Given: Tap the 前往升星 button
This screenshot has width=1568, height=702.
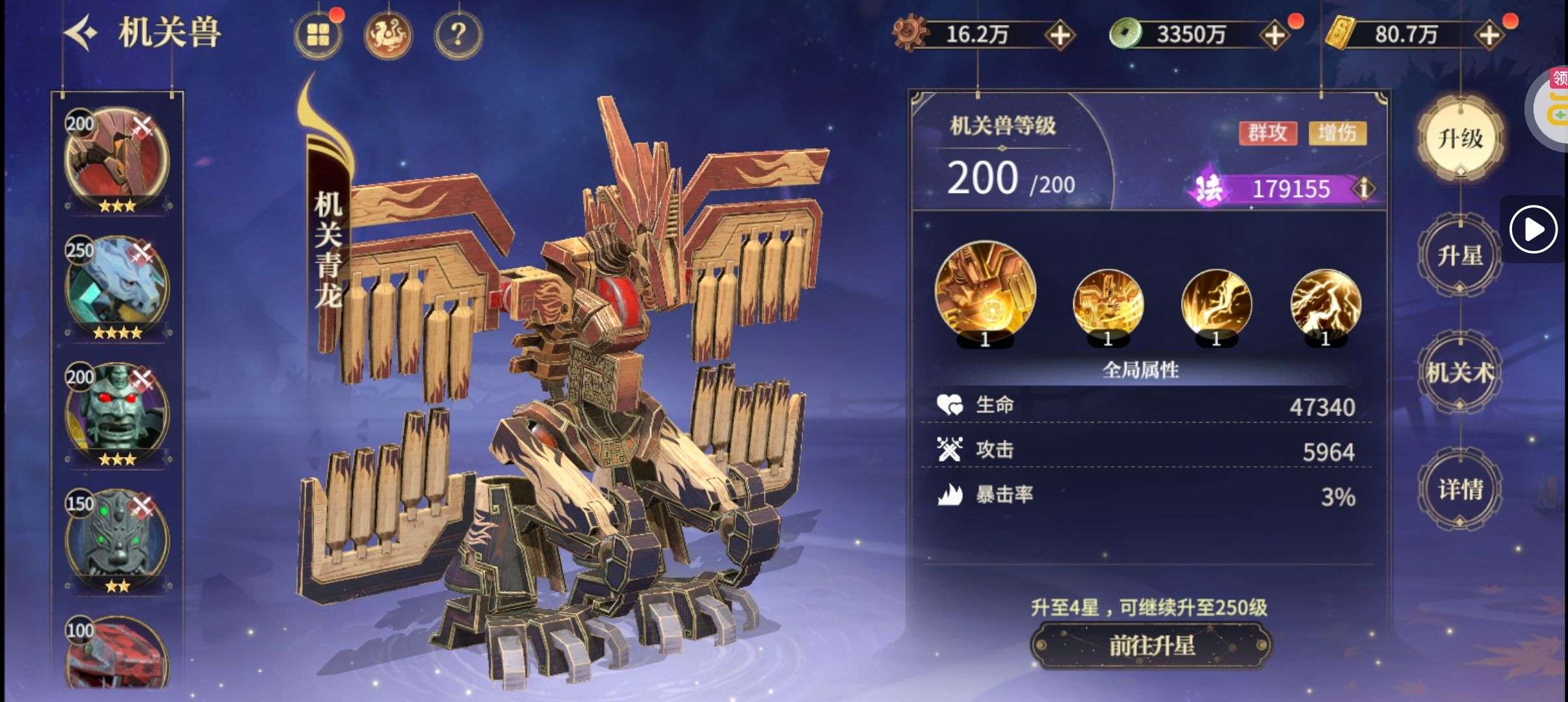Looking at the screenshot, I should point(1151,645).
